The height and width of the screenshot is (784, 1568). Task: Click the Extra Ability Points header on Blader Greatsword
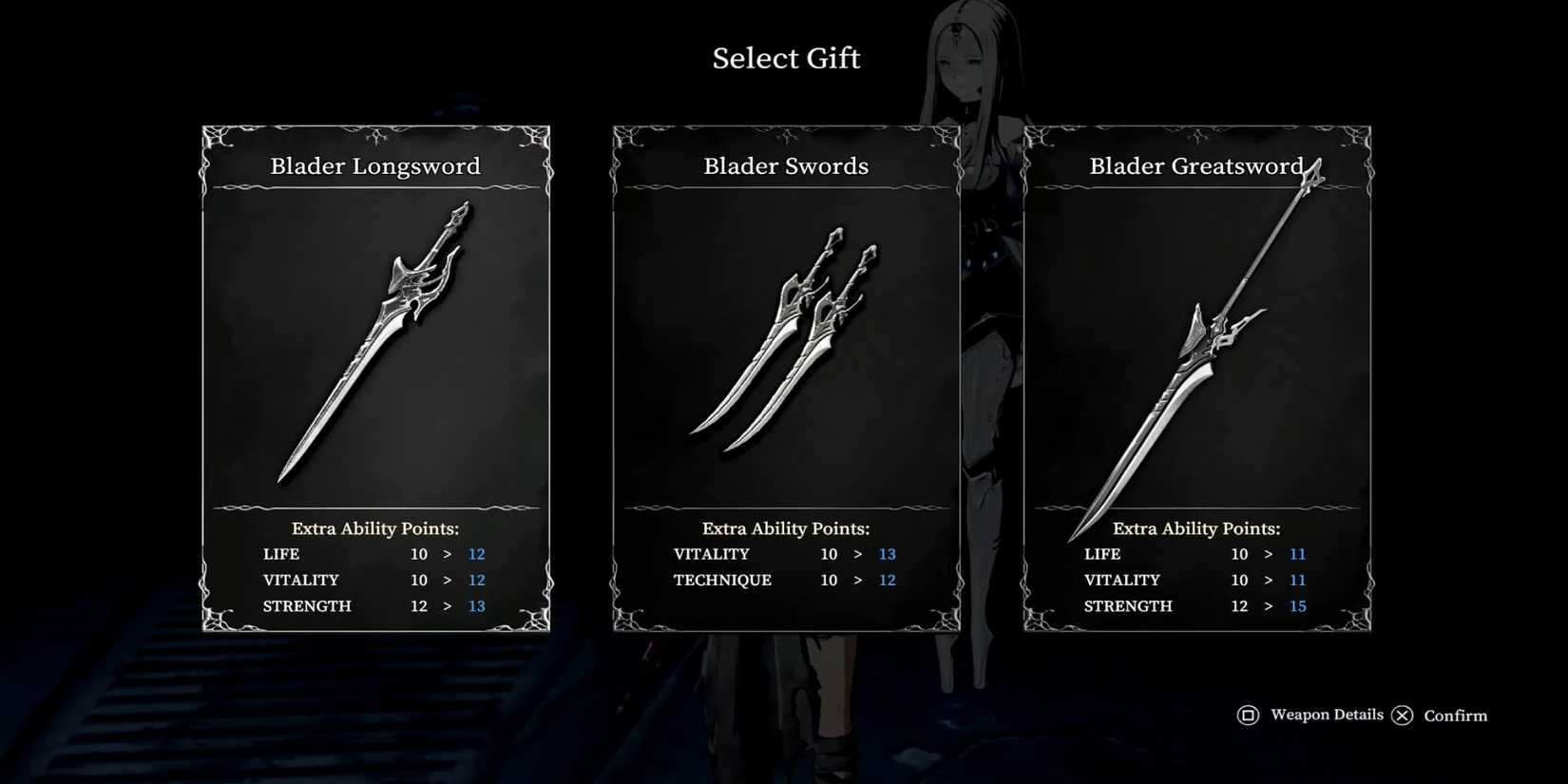click(1196, 528)
